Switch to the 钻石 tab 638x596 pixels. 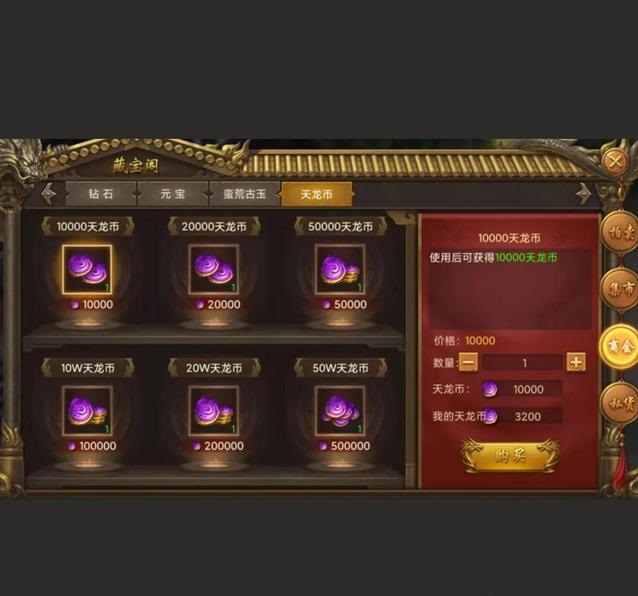click(x=101, y=193)
